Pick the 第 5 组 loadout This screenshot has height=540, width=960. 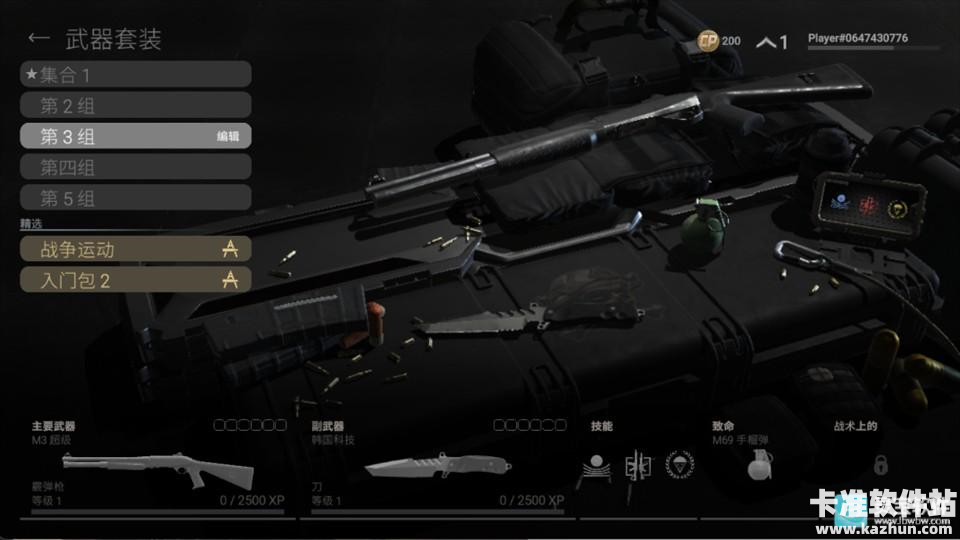(x=135, y=198)
